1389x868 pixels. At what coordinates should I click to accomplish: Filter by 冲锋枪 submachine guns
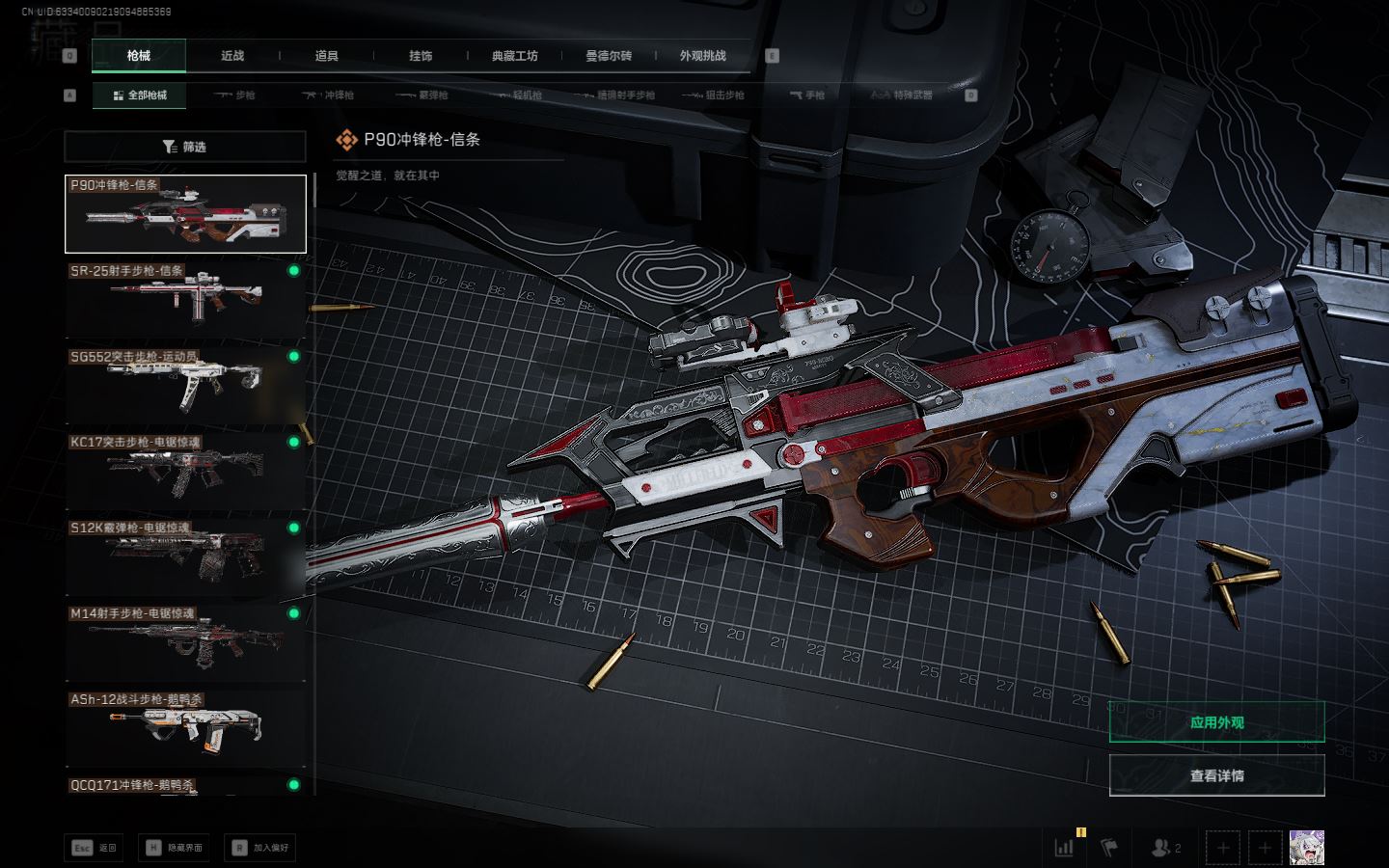point(328,95)
